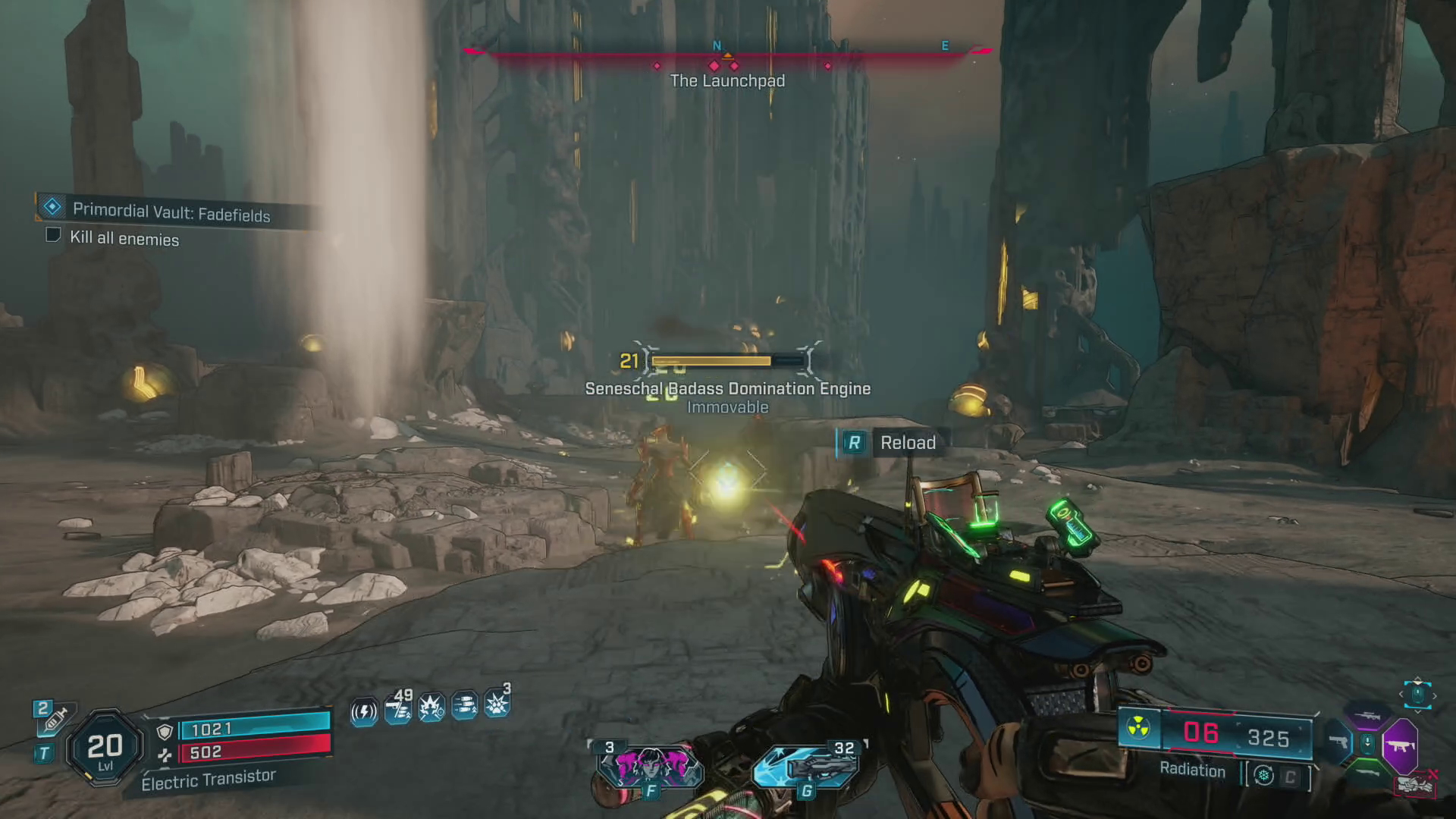Click the level 20 character badge
The width and height of the screenshot is (1456, 819).
tap(105, 747)
